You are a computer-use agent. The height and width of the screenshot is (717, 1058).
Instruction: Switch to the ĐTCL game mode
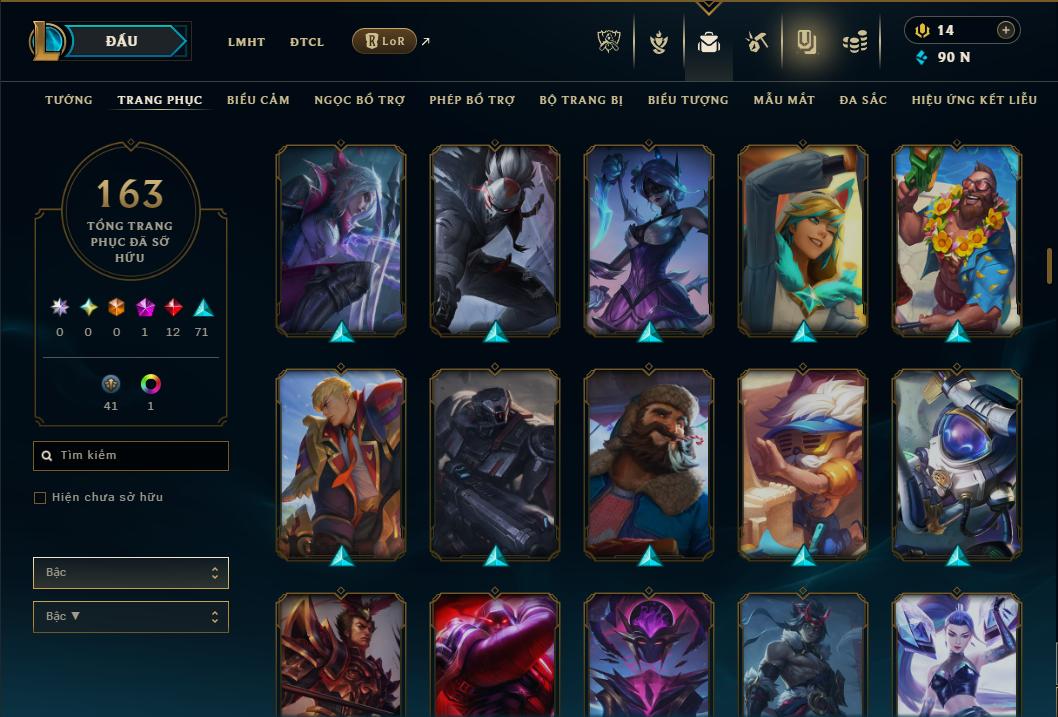click(x=307, y=42)
